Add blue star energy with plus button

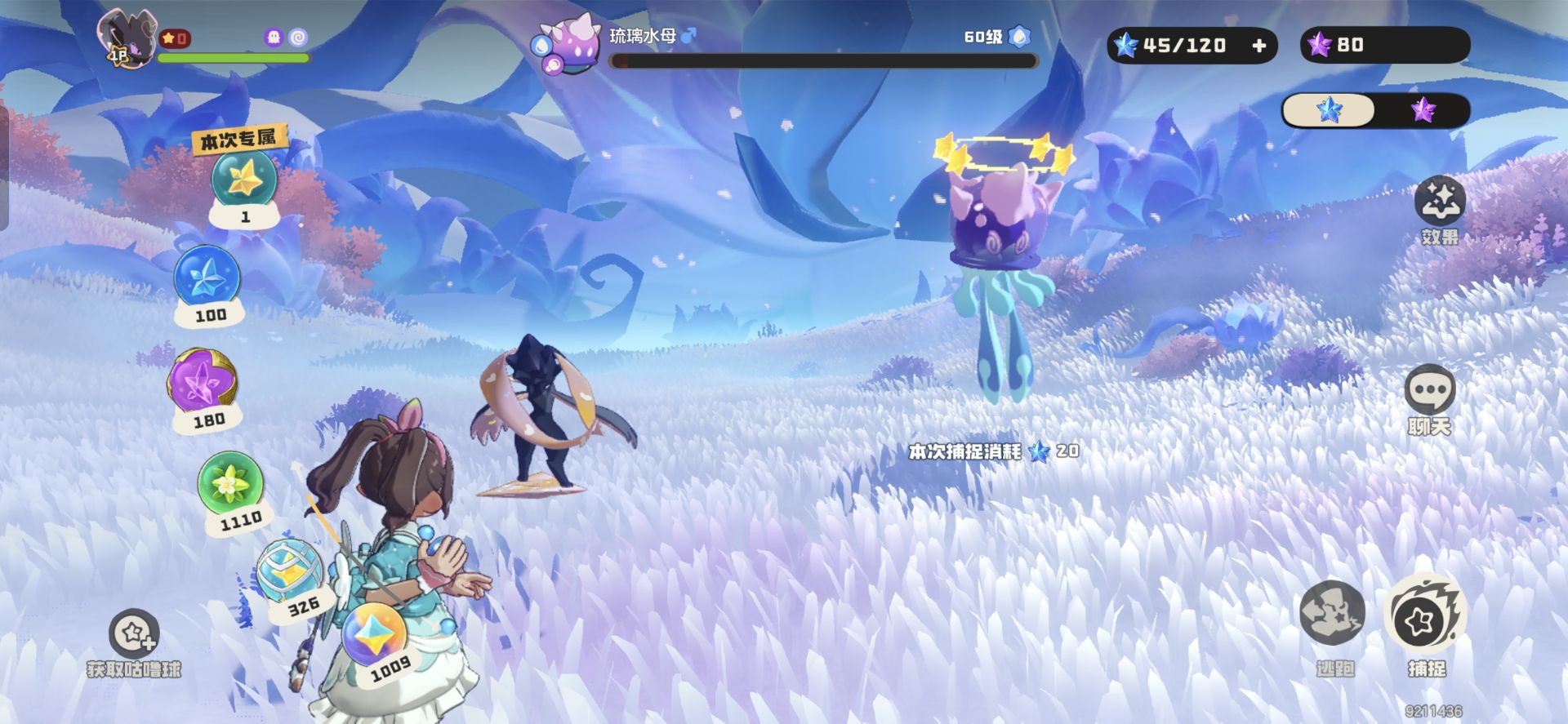[x=1259, y=46]
